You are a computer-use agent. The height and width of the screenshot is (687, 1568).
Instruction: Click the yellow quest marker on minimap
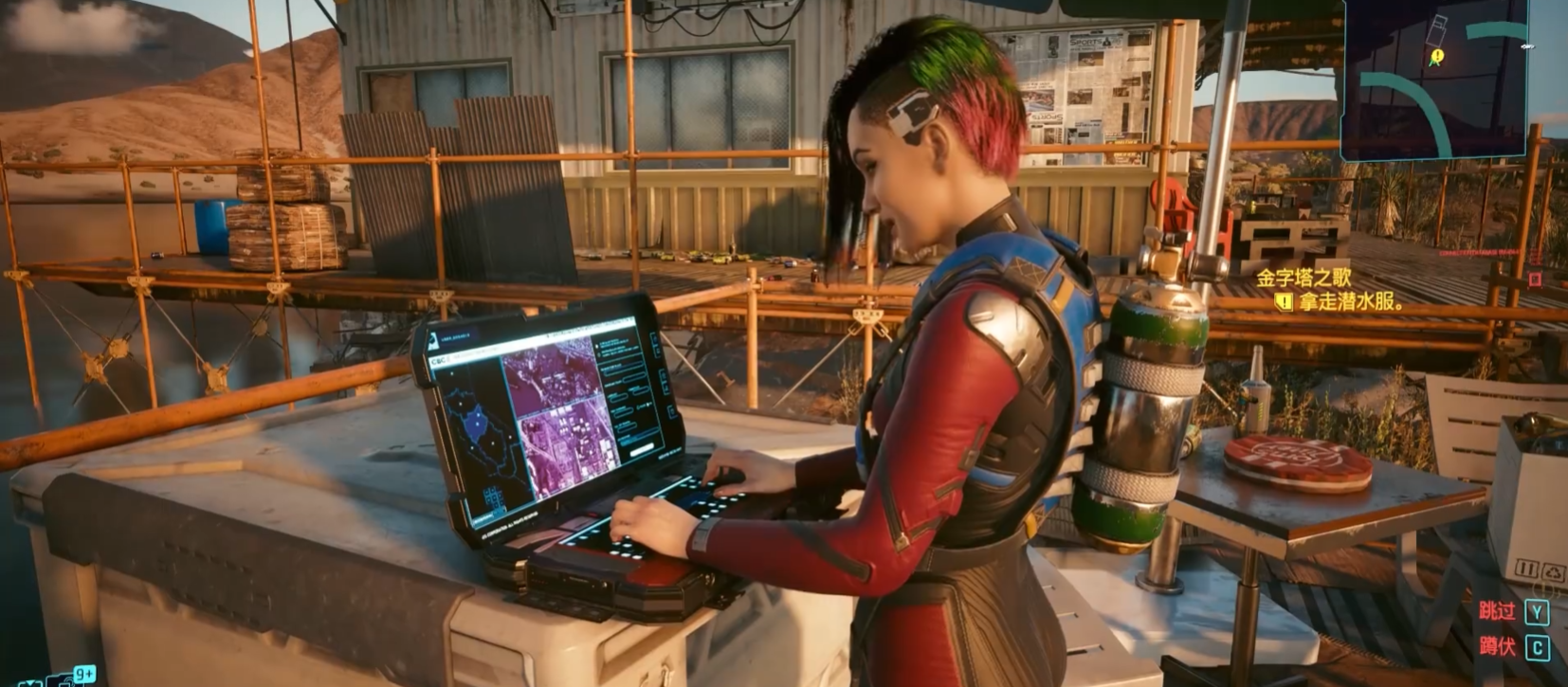coord(1437,57)
